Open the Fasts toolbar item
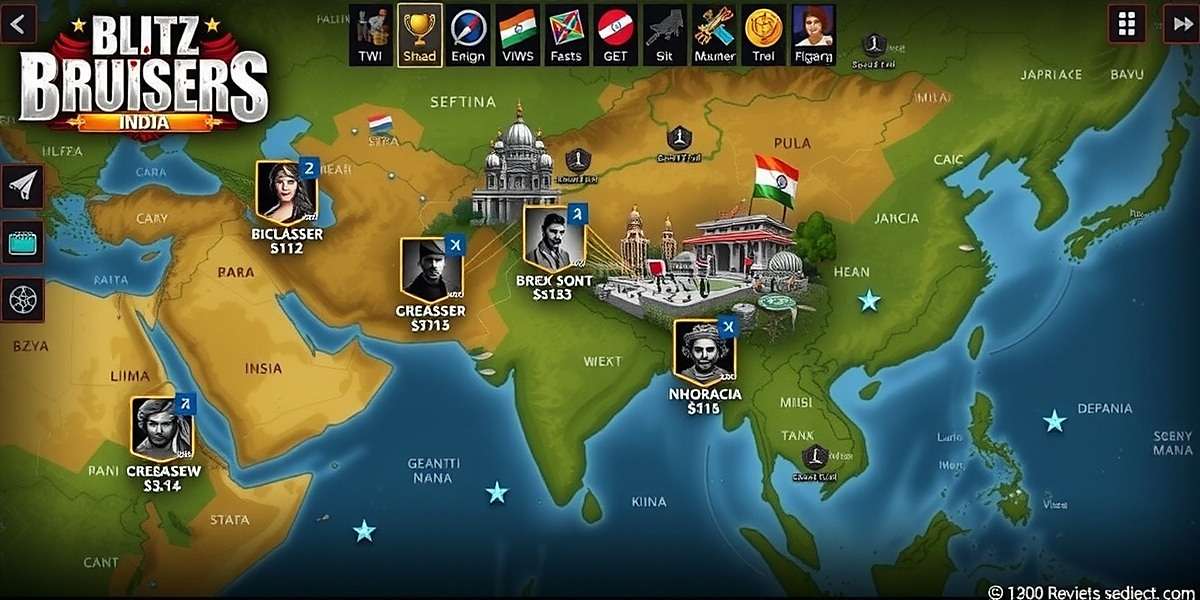 click(x=566, y=34)
